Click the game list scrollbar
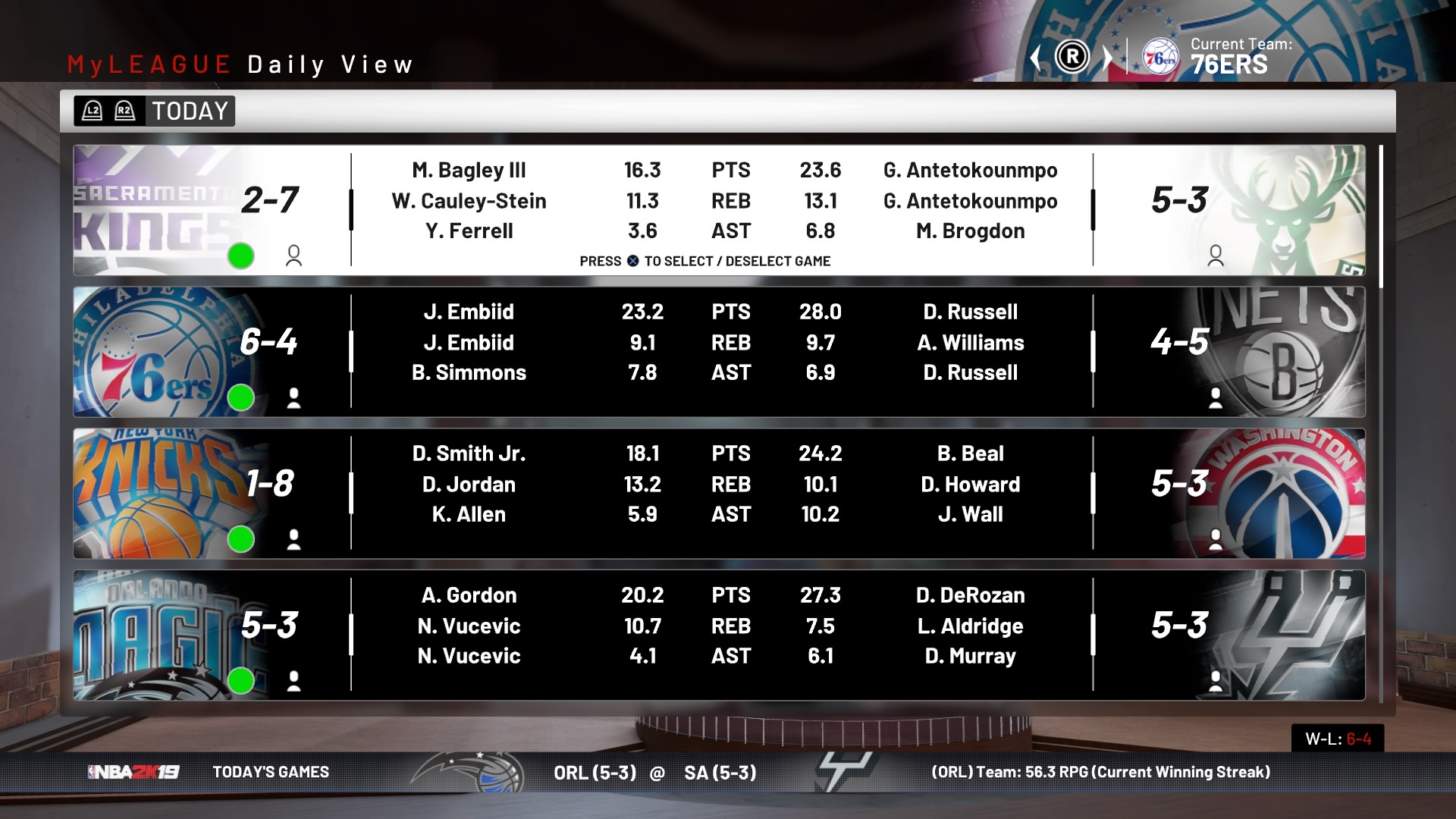 coord(1381,216)
